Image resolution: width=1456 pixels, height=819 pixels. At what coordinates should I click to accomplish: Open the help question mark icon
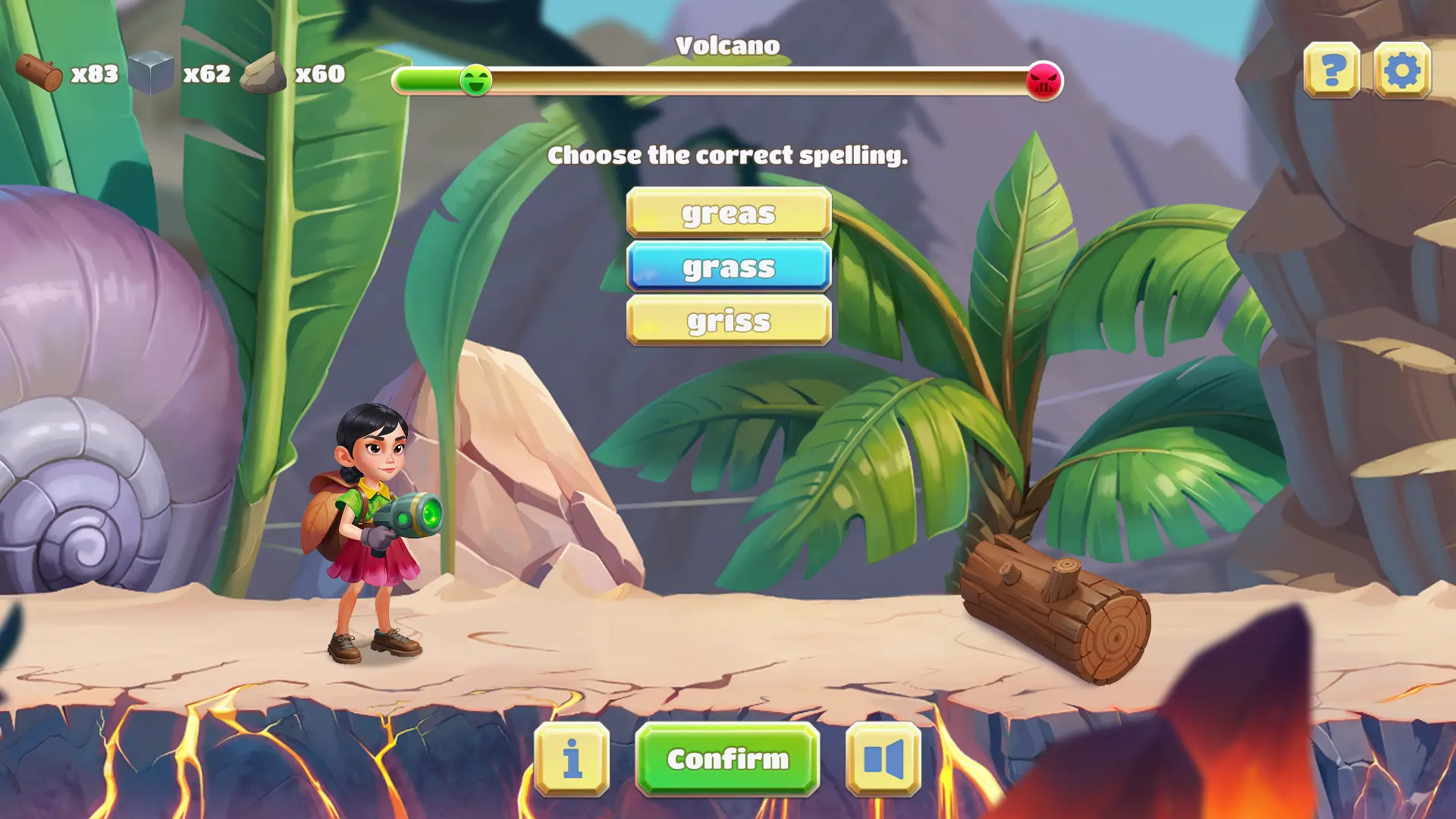click(x=1333, y=70)
